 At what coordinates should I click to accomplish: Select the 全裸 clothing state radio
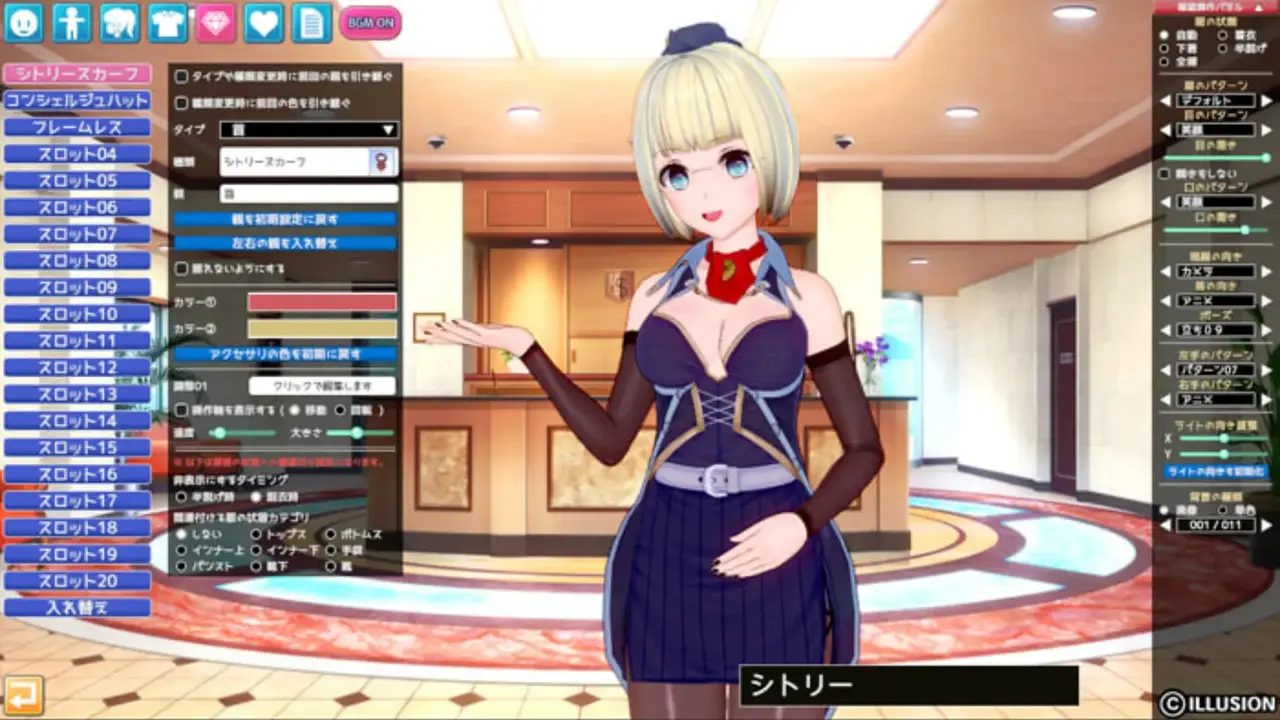point(1164,61)
